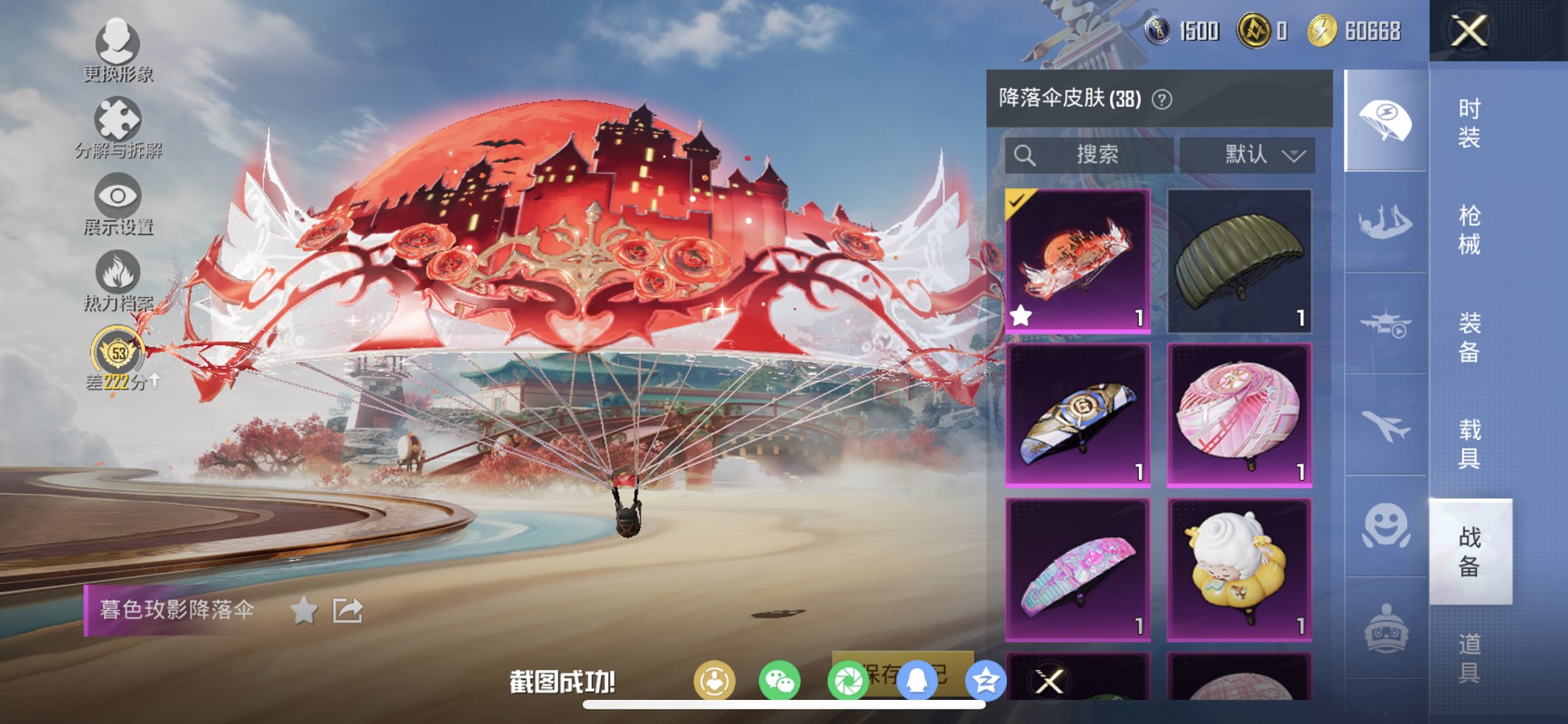Expand the help tooltip beside 降落伞皮肤 (38)

[1163, 99]
